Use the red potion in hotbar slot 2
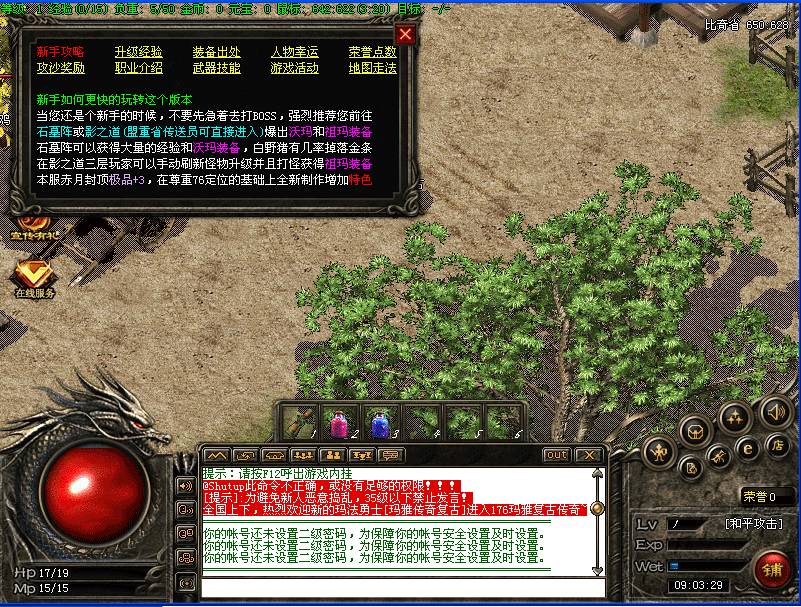The width and height of the screenshot is (801, 607). point(339,421)
